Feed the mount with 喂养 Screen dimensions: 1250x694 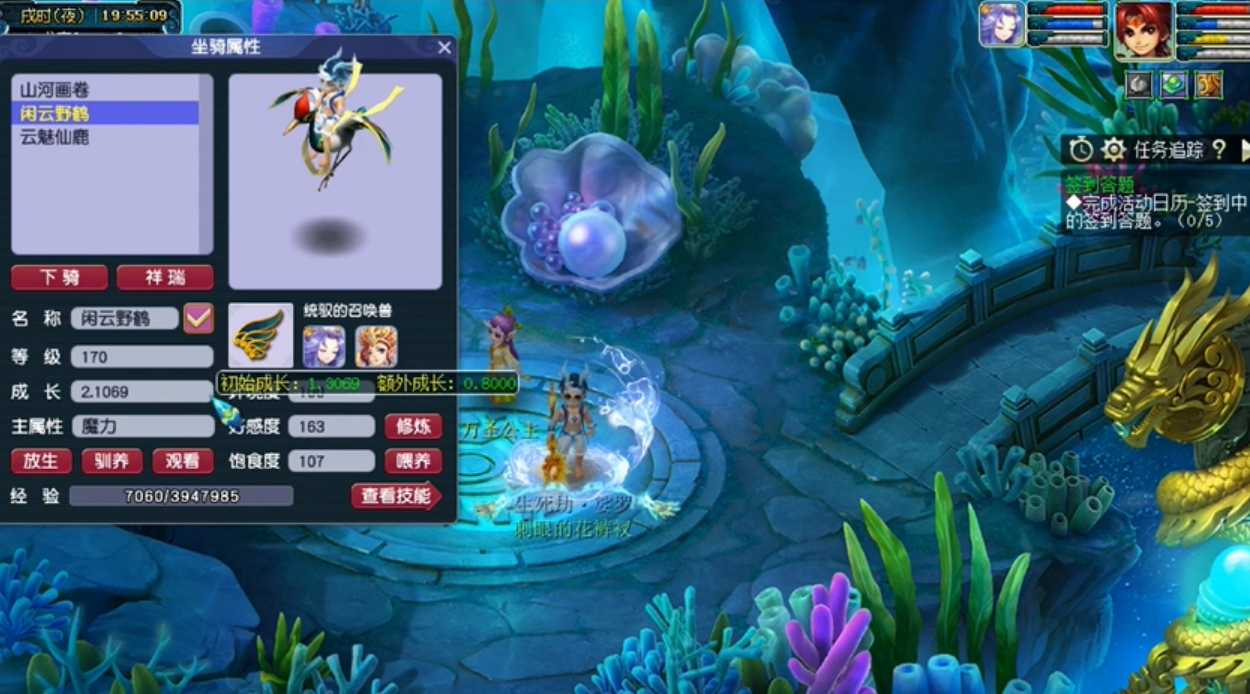pyautogui.click(x=413, y=461)
